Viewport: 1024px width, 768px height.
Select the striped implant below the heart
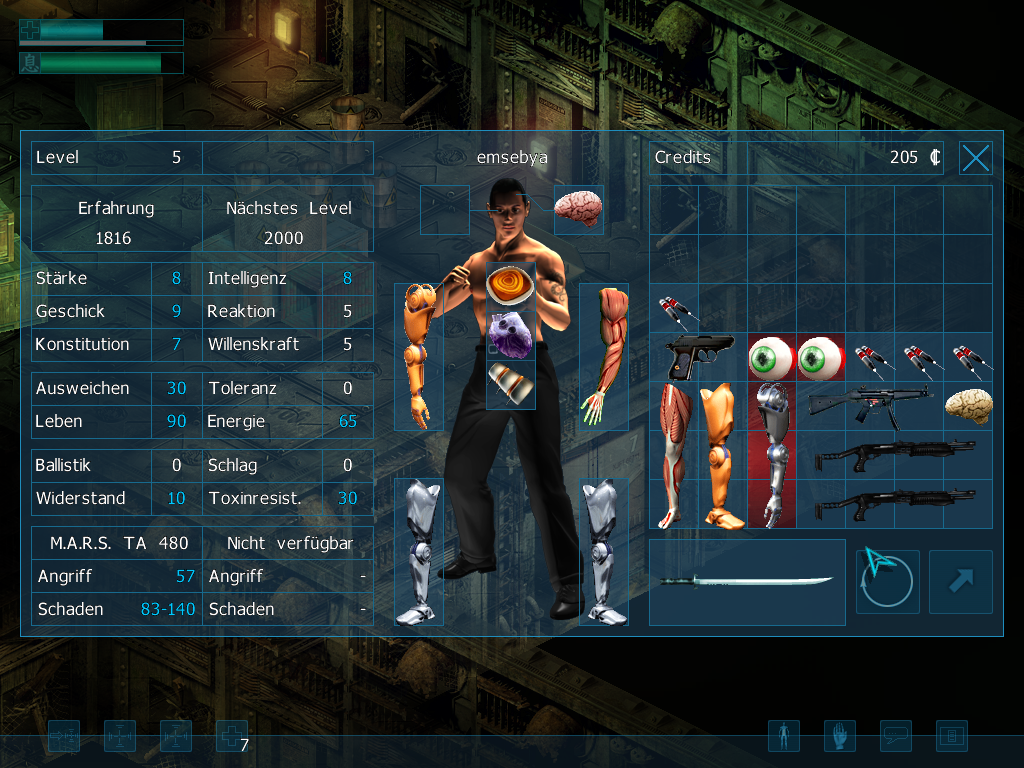point(510,384)
